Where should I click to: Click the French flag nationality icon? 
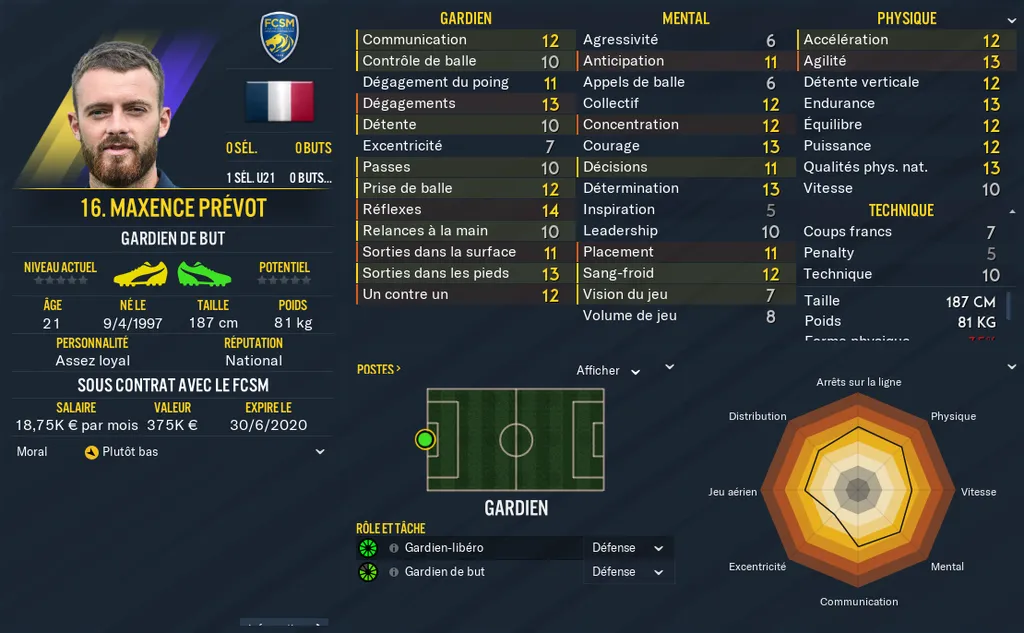point(279,101)
